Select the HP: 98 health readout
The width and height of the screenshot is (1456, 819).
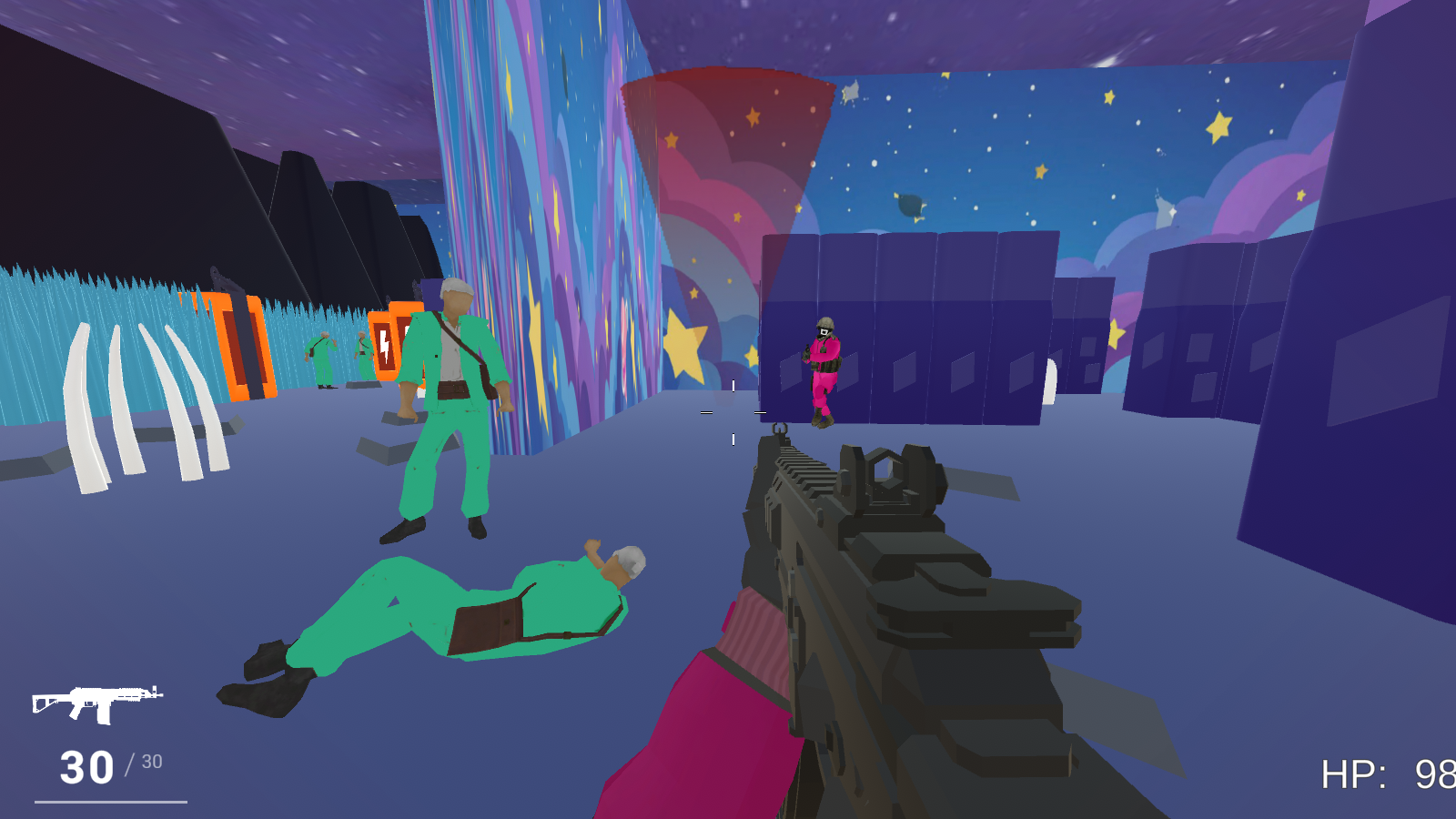1383,772
